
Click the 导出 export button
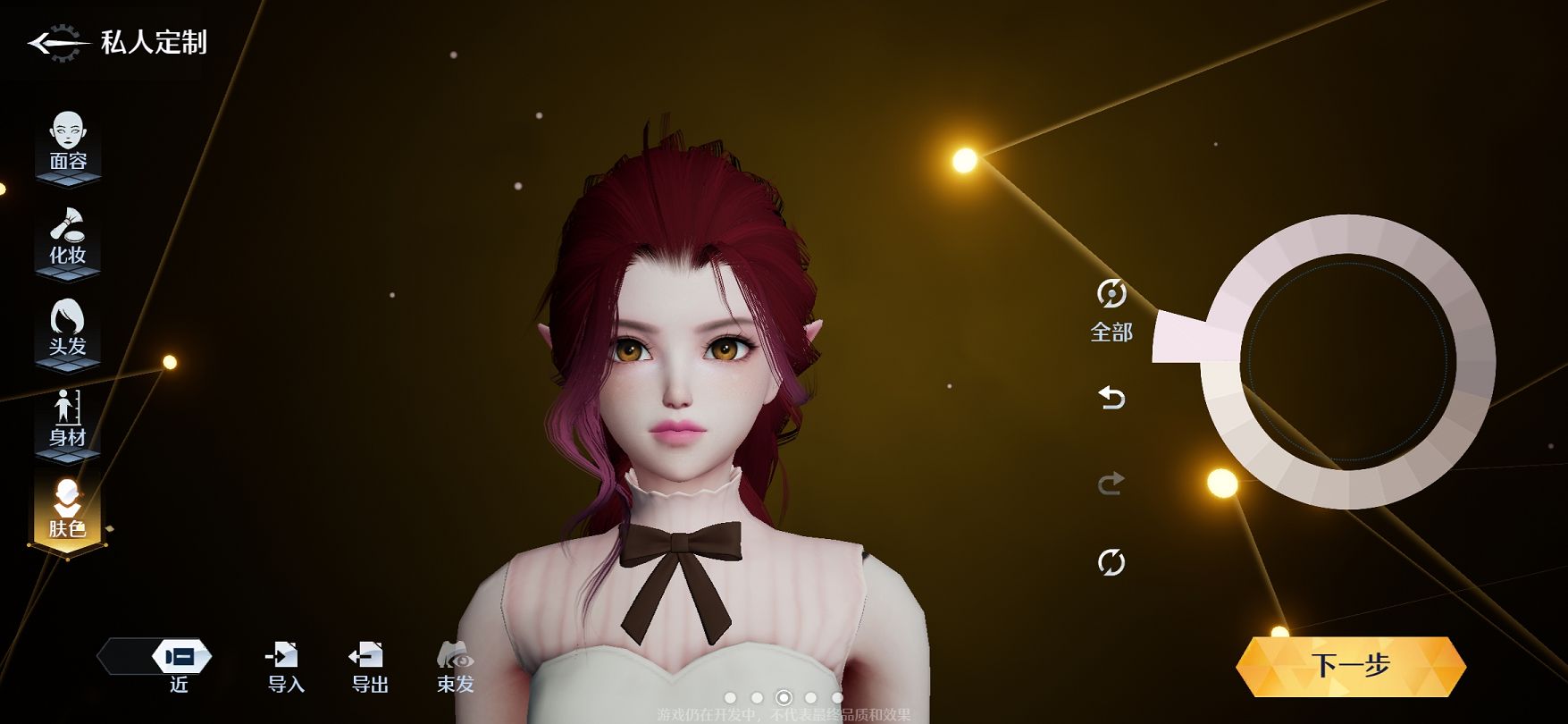point(368,667)
